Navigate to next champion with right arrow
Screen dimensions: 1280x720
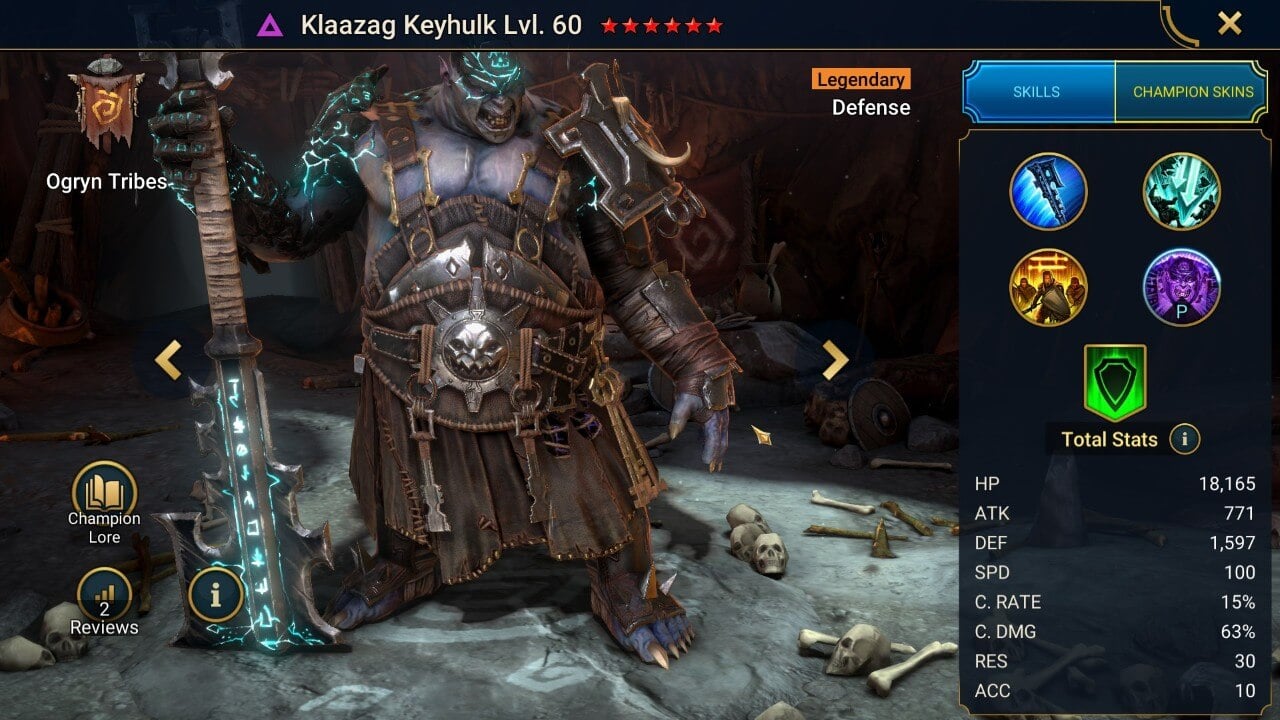836,360
